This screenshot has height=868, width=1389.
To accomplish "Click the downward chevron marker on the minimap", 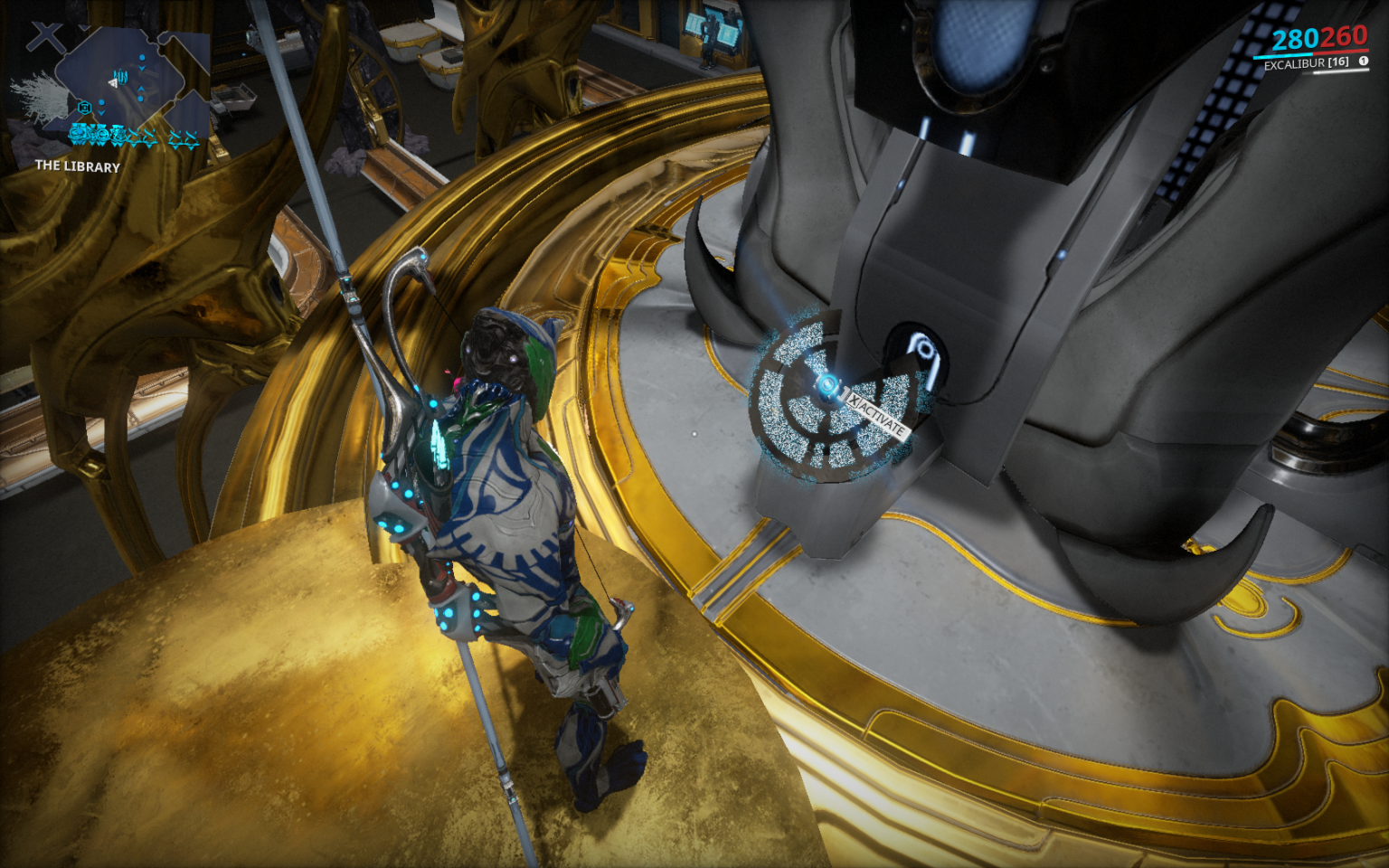I will tap(142, 68).
